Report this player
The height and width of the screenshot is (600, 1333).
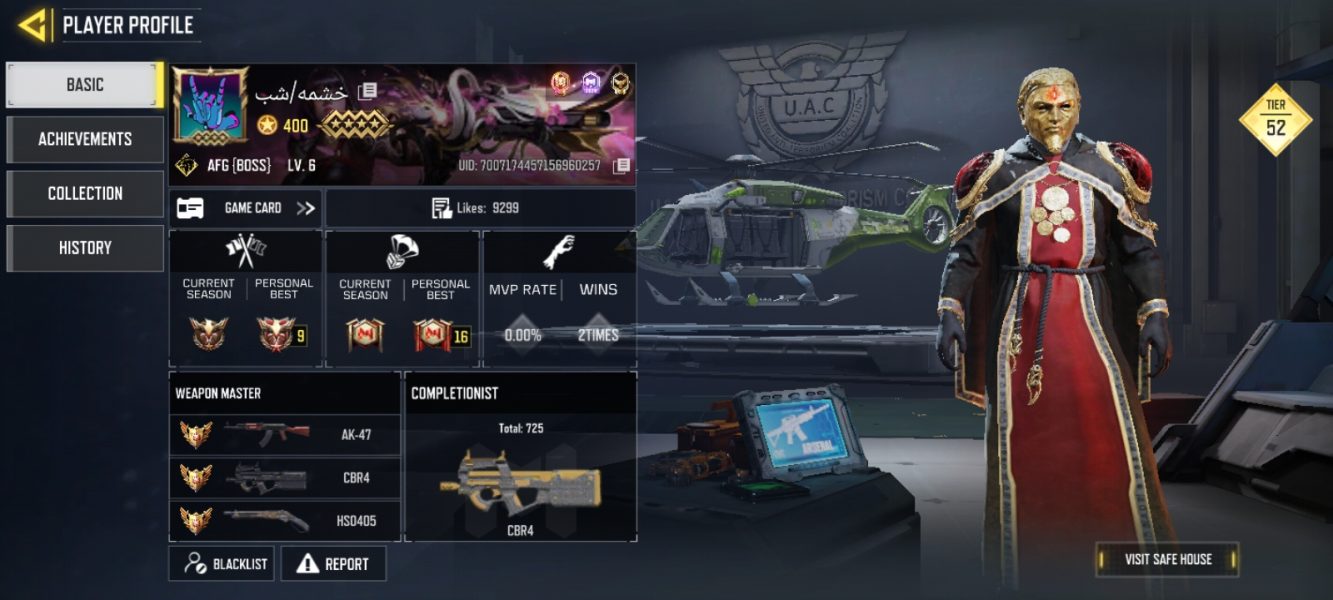click(333, 564)
